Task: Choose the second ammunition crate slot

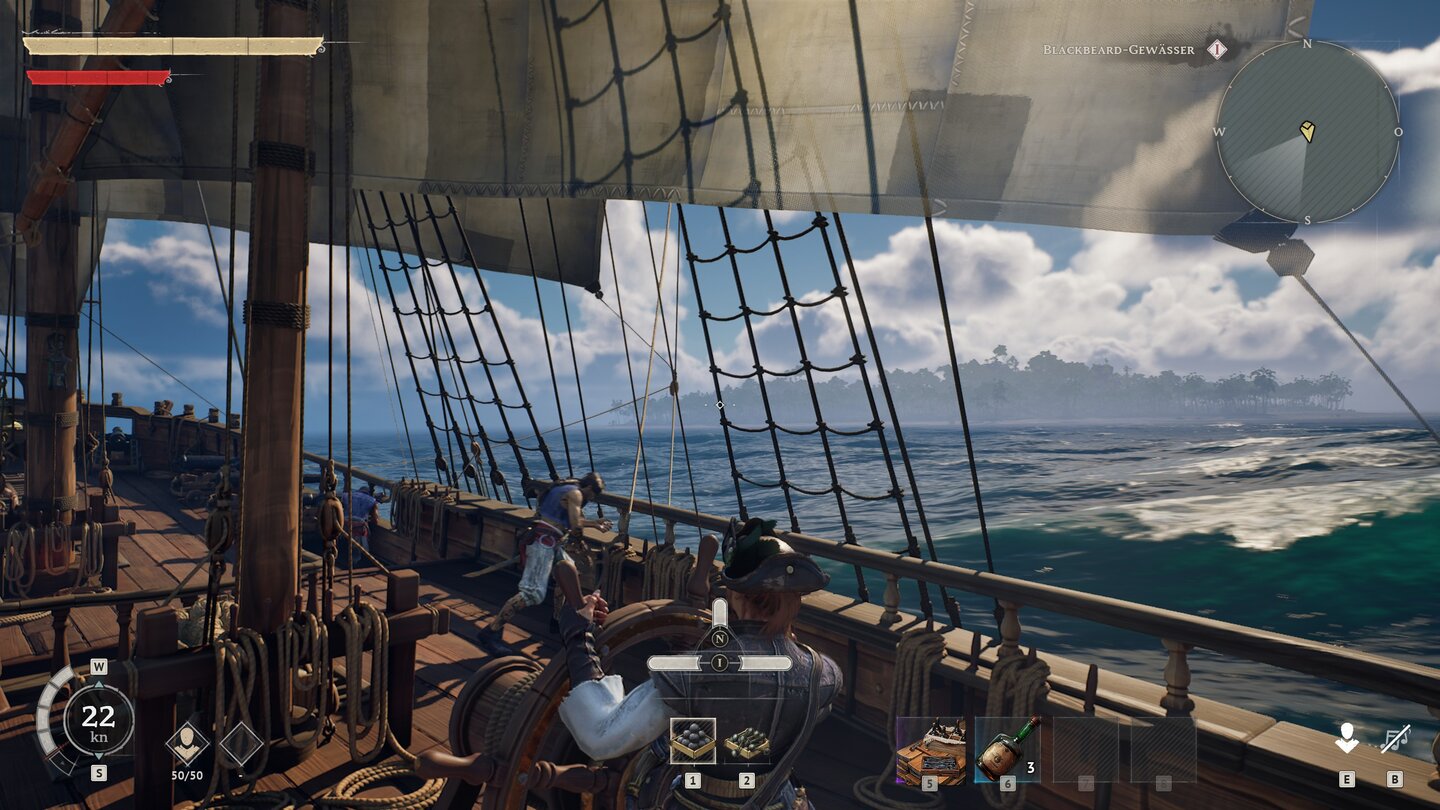Action: click(746, 741)
